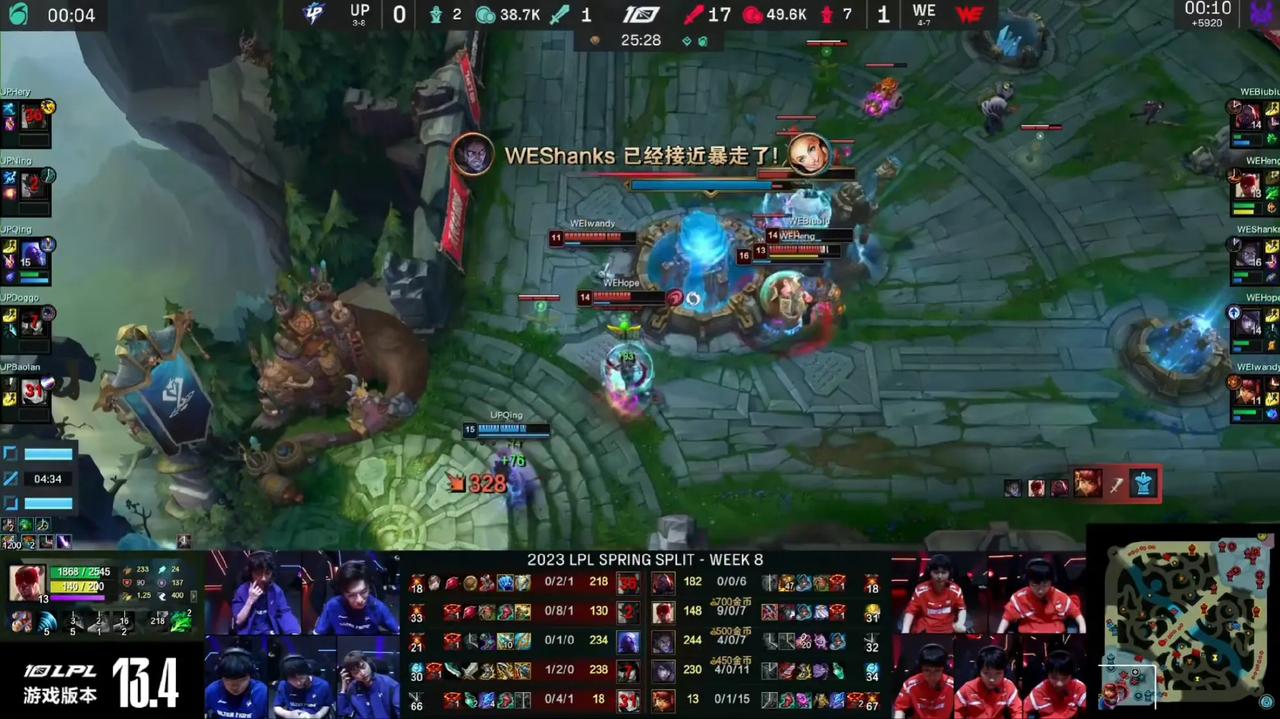The image size is (1280, 719).
Task: Pick UPBaolan's portrait in the left sidebar
Action: pyautogui.click(x=33, y=392)
